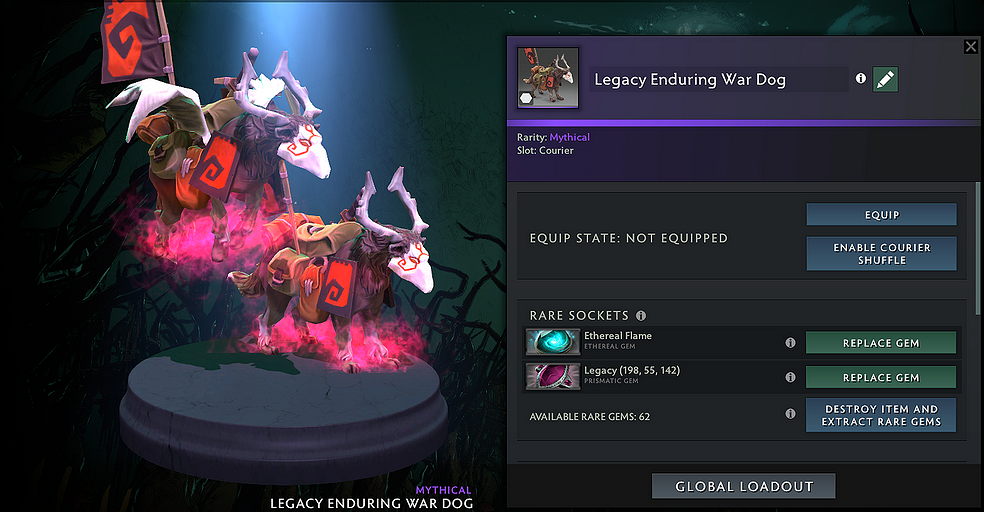
Task: Open the Rare Sockets info tooltip
Action: click(x=641, y=316)
